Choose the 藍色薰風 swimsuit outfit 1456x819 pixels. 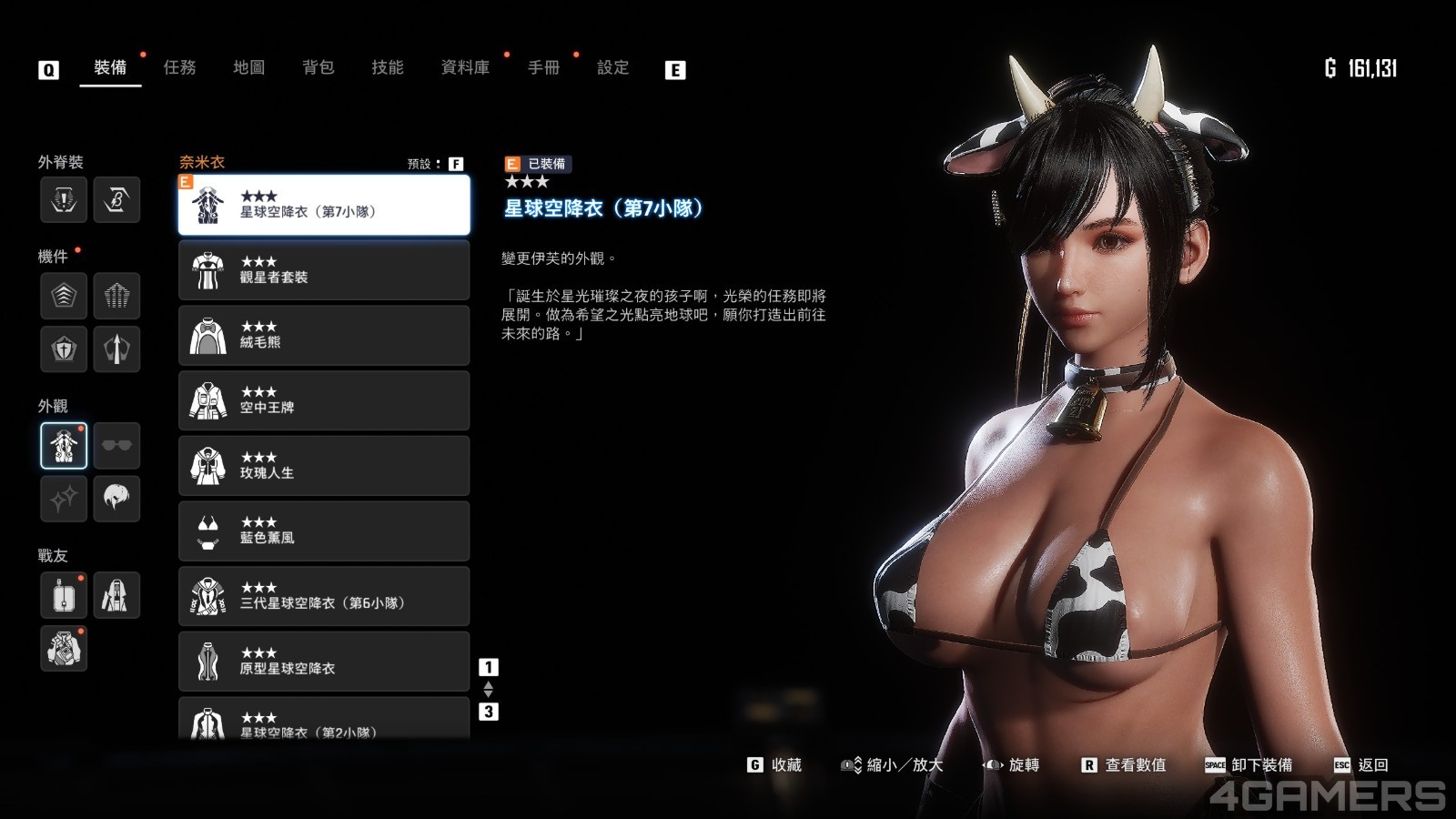click(324, 531)
